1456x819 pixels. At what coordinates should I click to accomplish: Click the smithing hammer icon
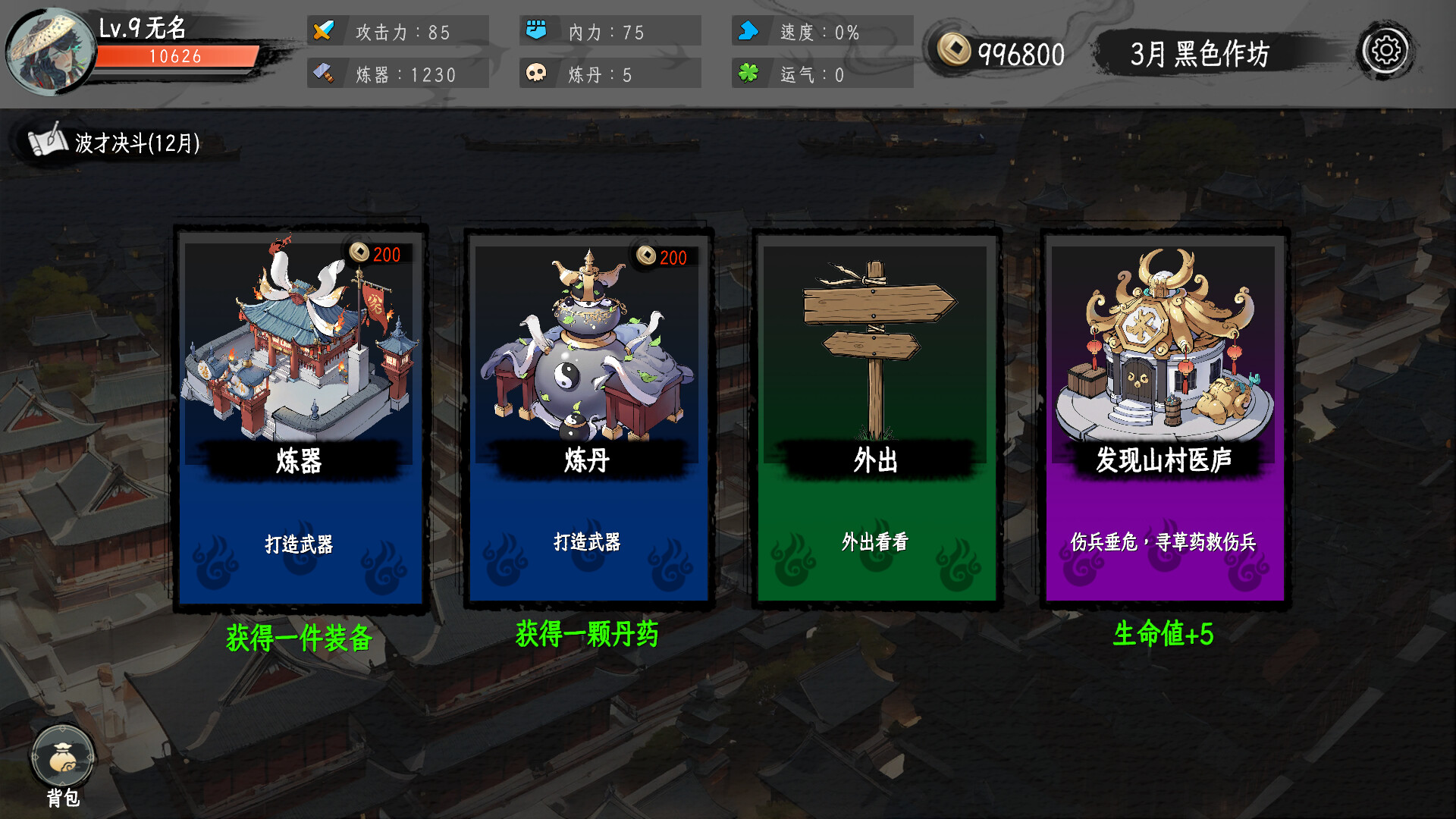pyautogui.click(x=325, y=74)
